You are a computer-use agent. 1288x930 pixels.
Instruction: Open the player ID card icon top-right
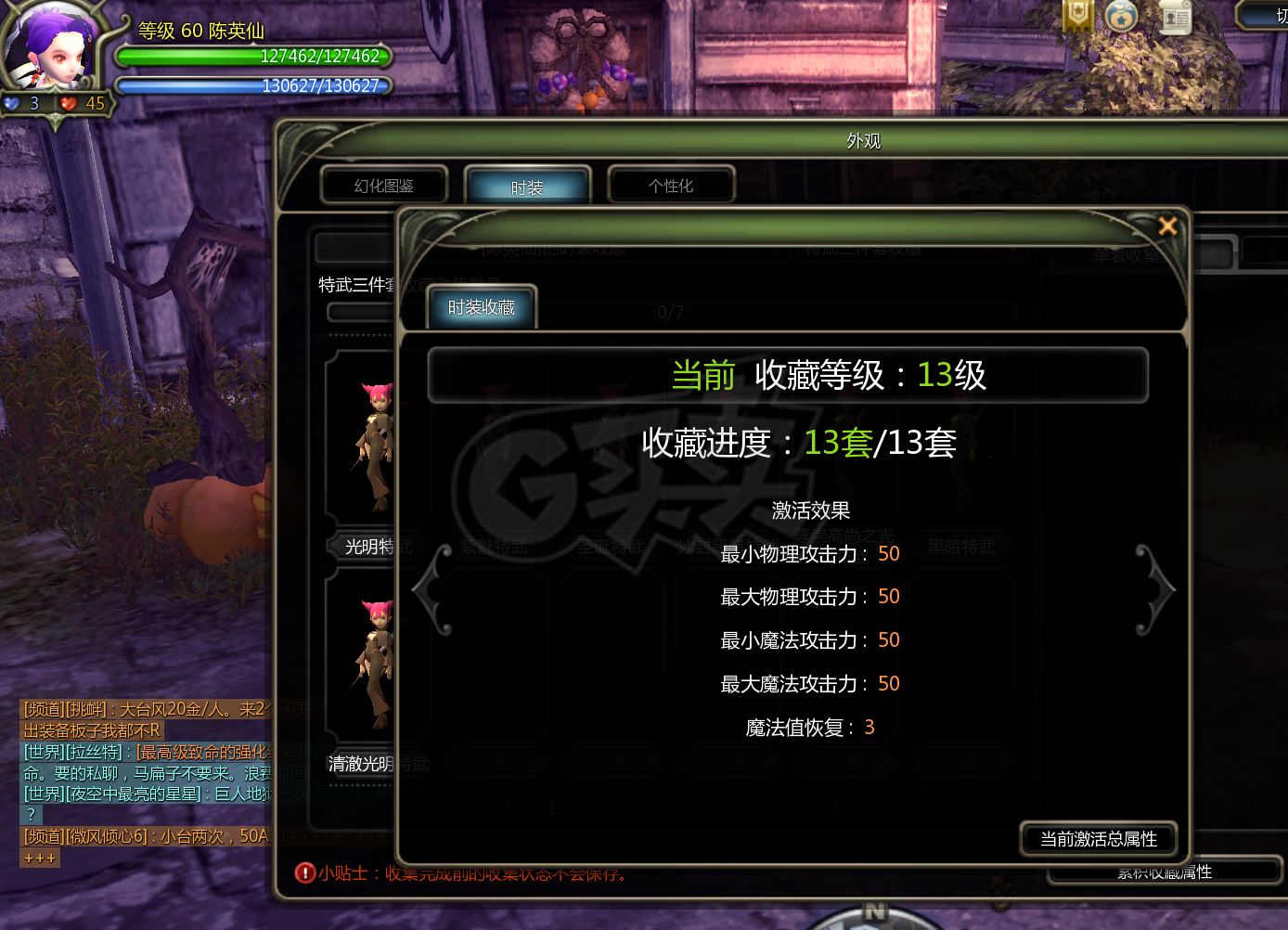coord(1175,18)
